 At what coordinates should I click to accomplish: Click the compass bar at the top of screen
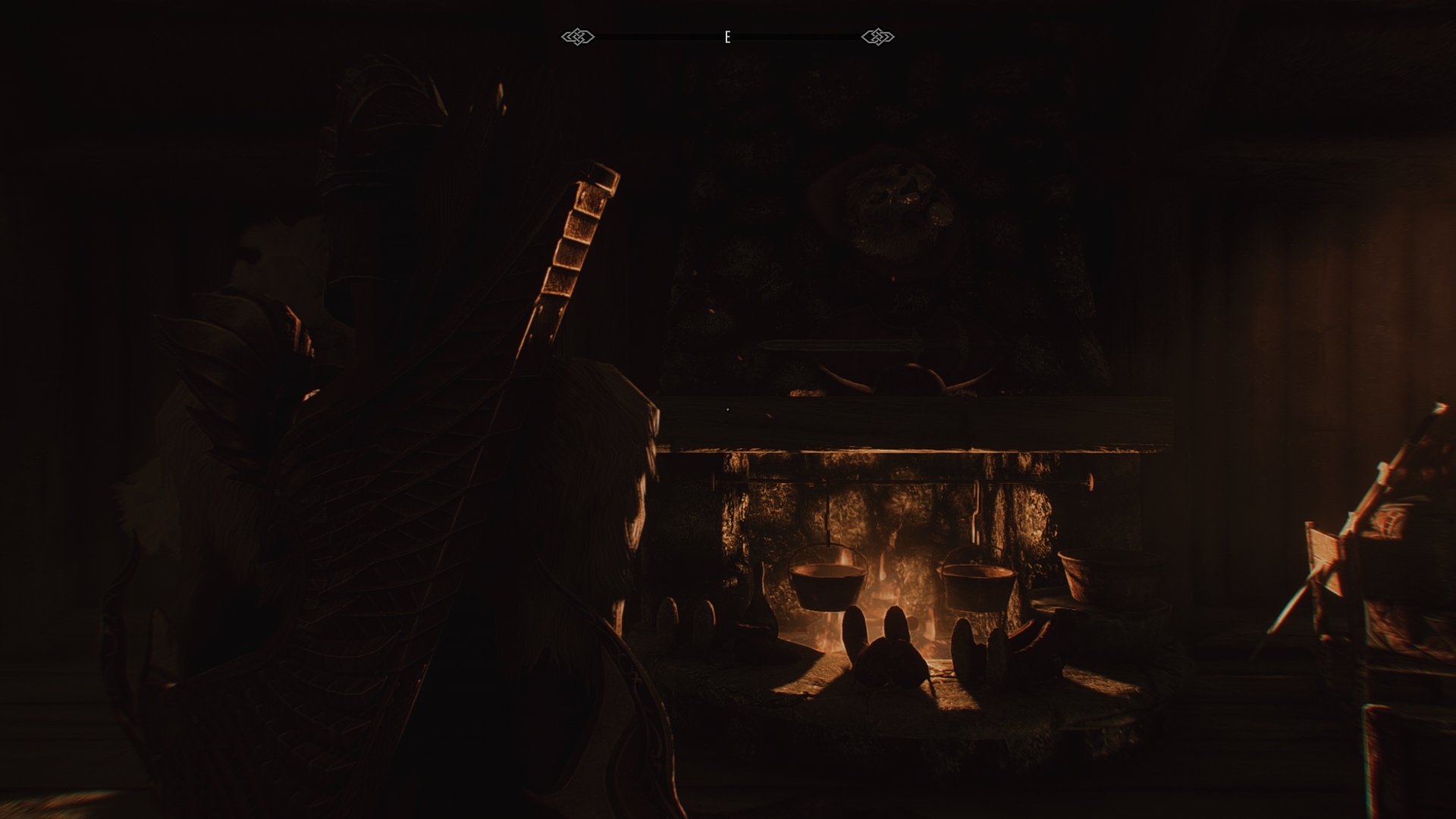pos(726,35)
